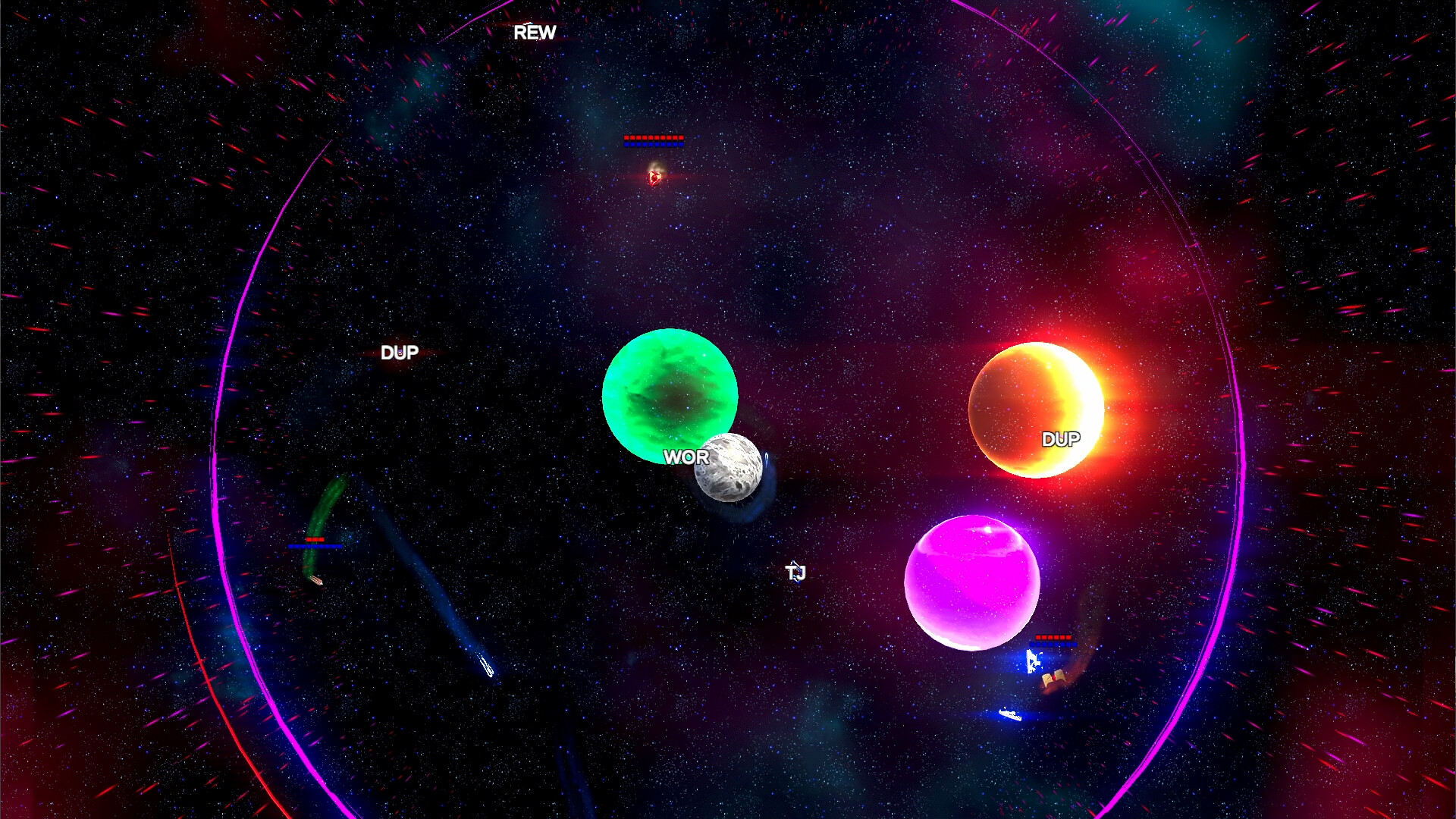Toggle the blue shield bar above the left ship
The image size is (1456, 819).
[315, 545]
